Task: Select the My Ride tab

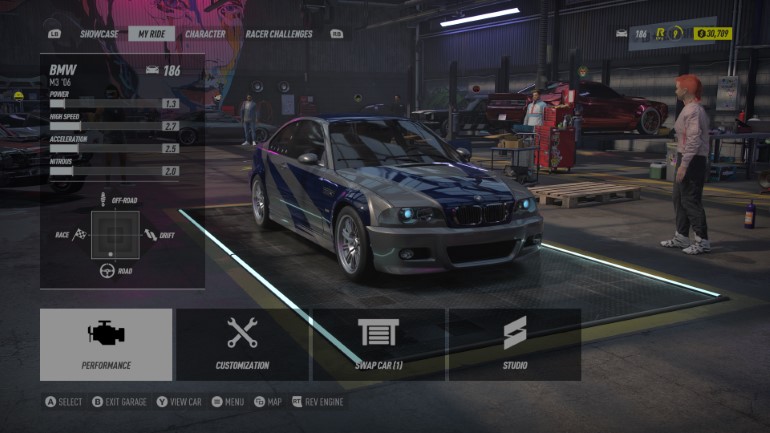Action: (152, 34)
